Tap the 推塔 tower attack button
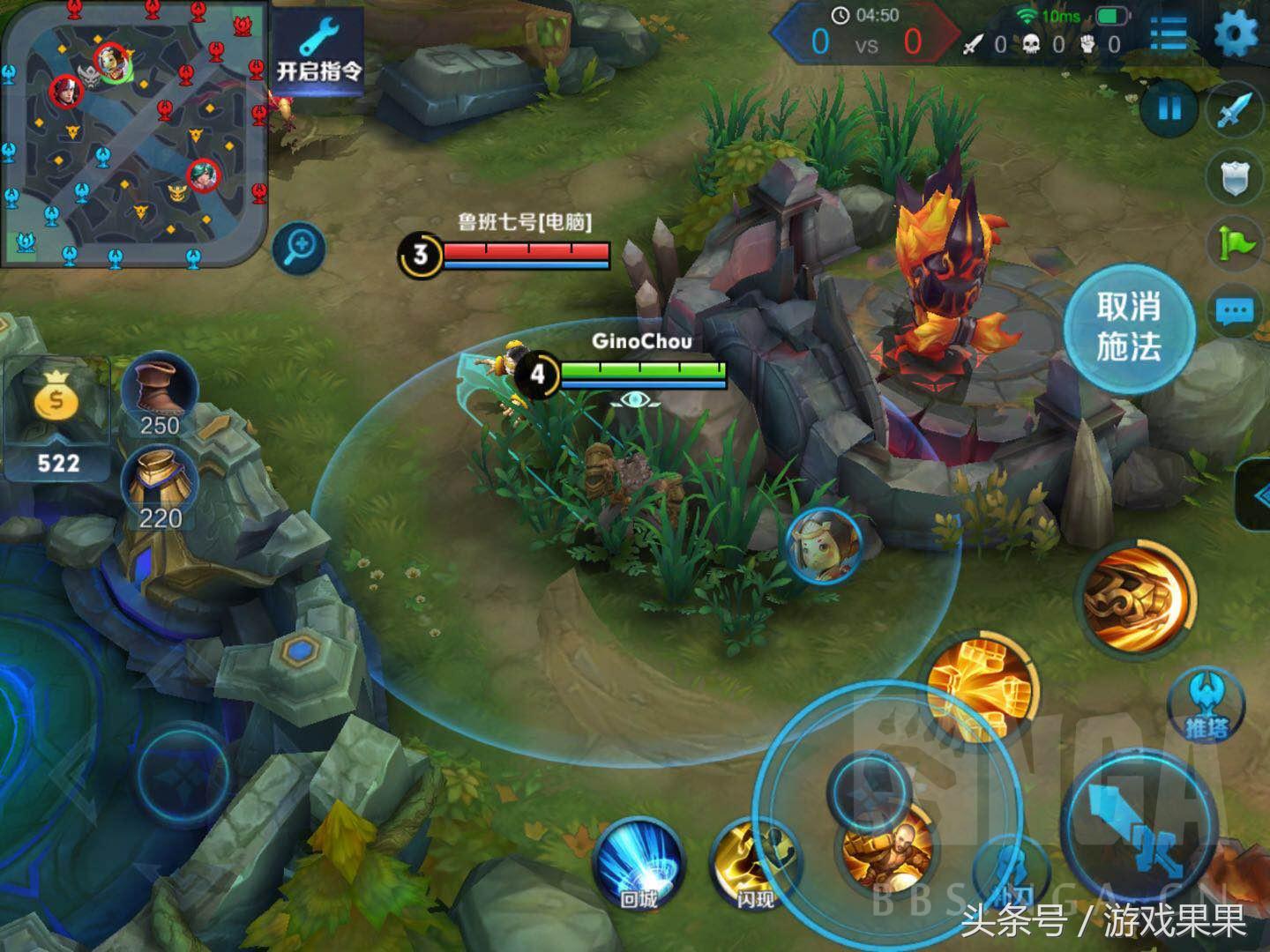 1206,704
